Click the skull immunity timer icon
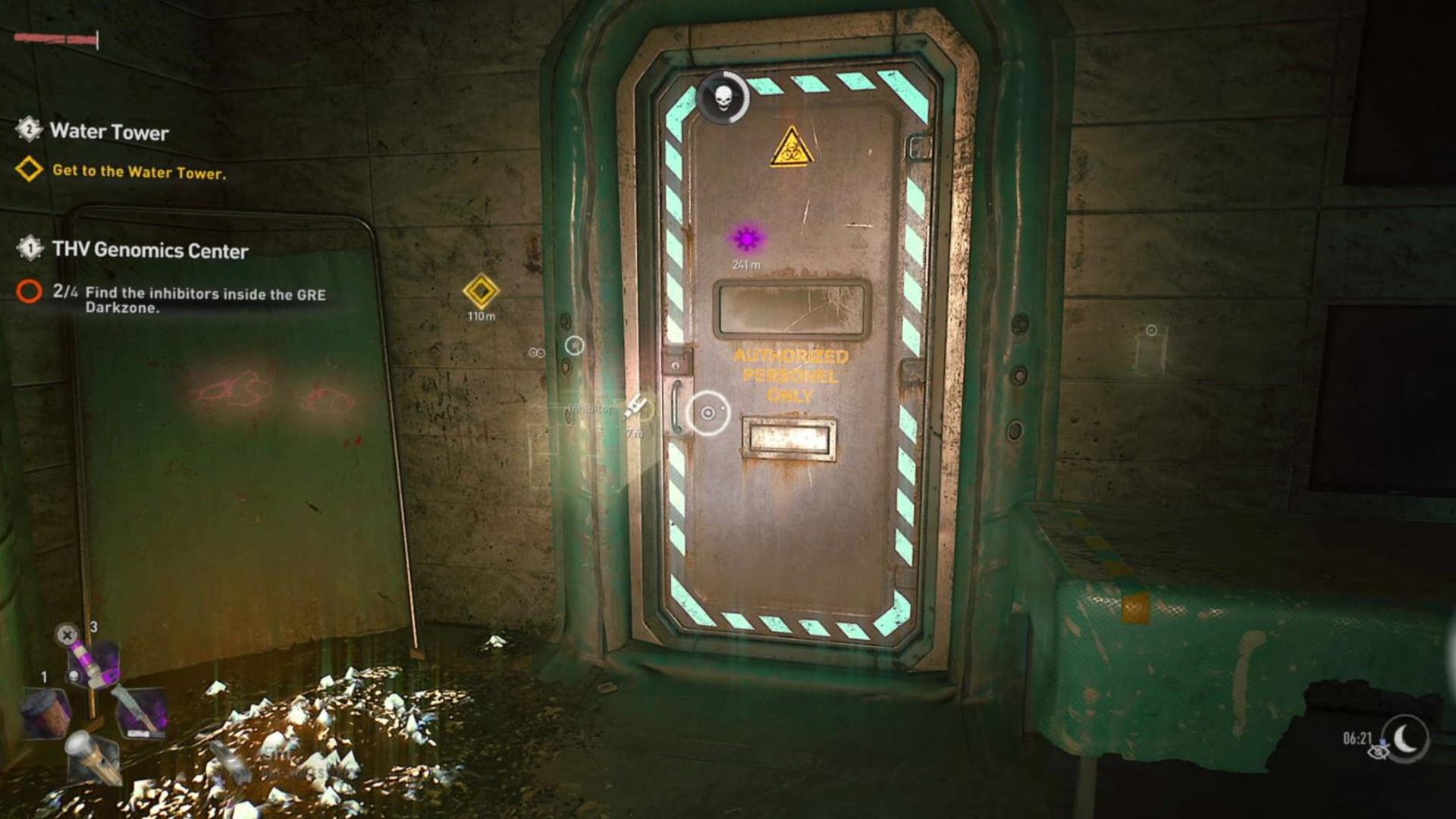Viewport: 1456px width, 819px height. pos(723,98)
